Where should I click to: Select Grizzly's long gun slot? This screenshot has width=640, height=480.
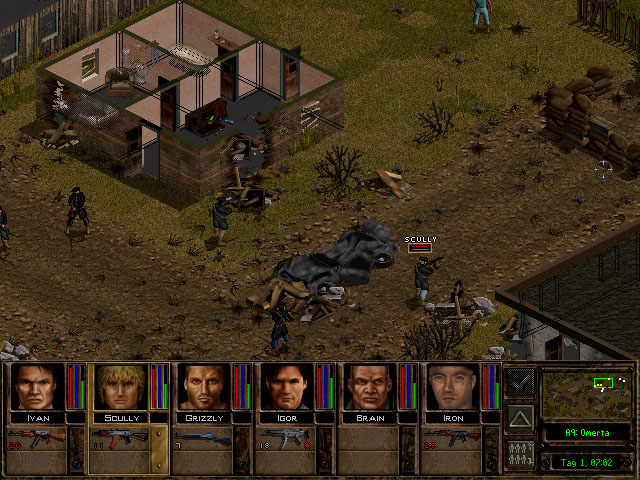(205, 438)
